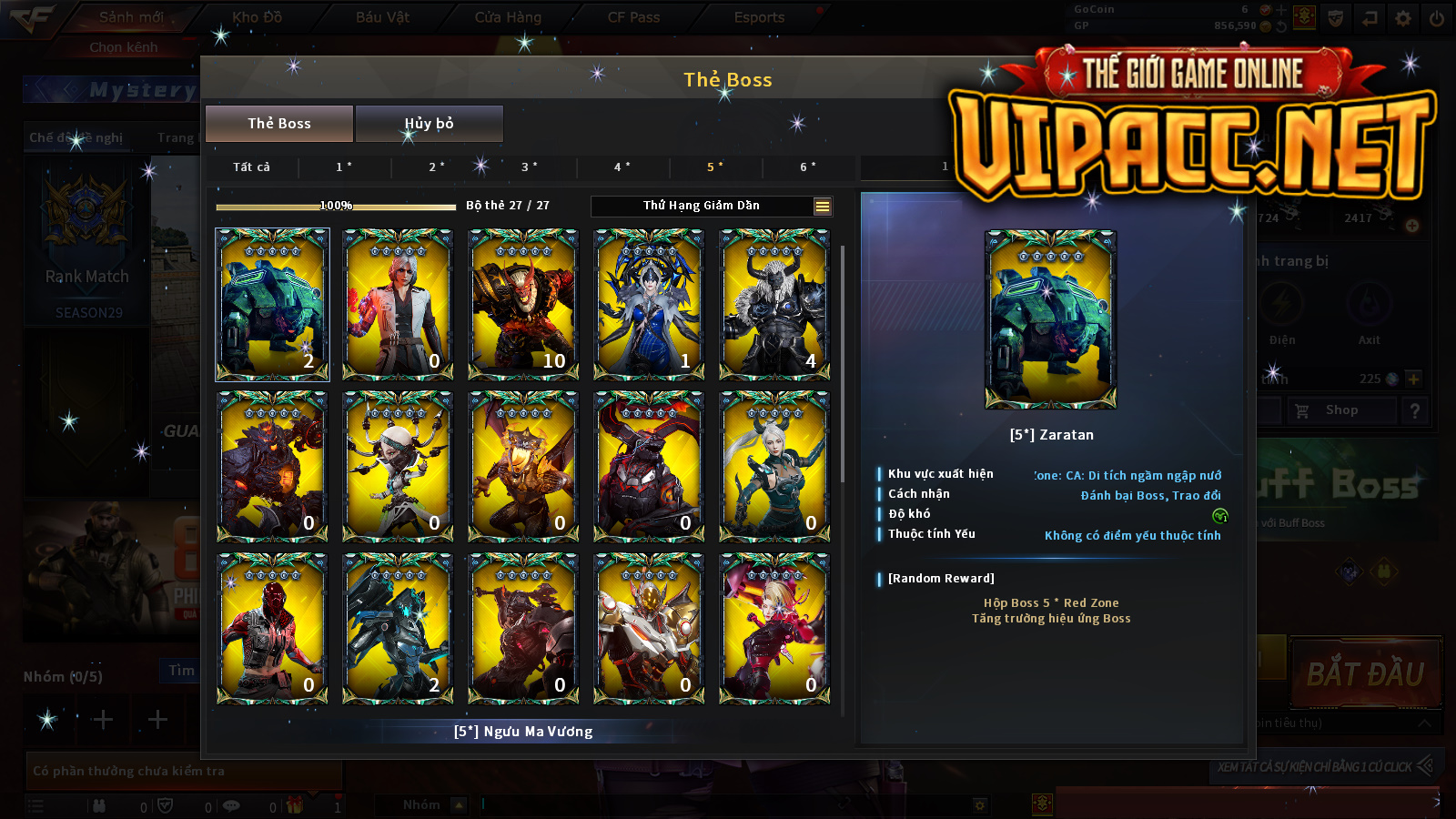Image resolution: width=1456 pixels, height=819 pixels.
Task: Choose the red demon card with count 10
Action: pos(523,304)
